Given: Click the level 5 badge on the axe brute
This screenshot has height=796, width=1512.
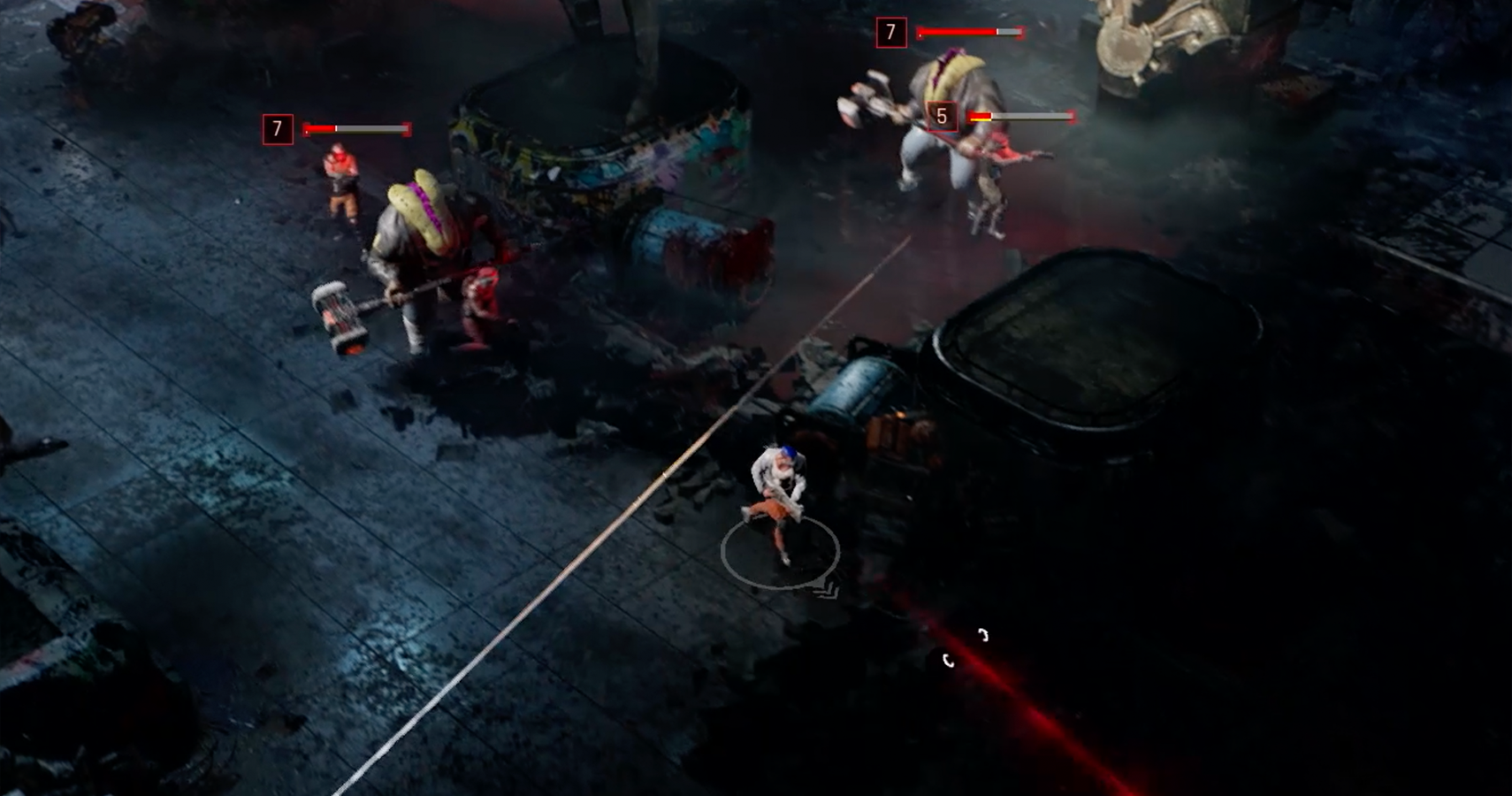Looking at the screenshot, I should coord(942,115).
